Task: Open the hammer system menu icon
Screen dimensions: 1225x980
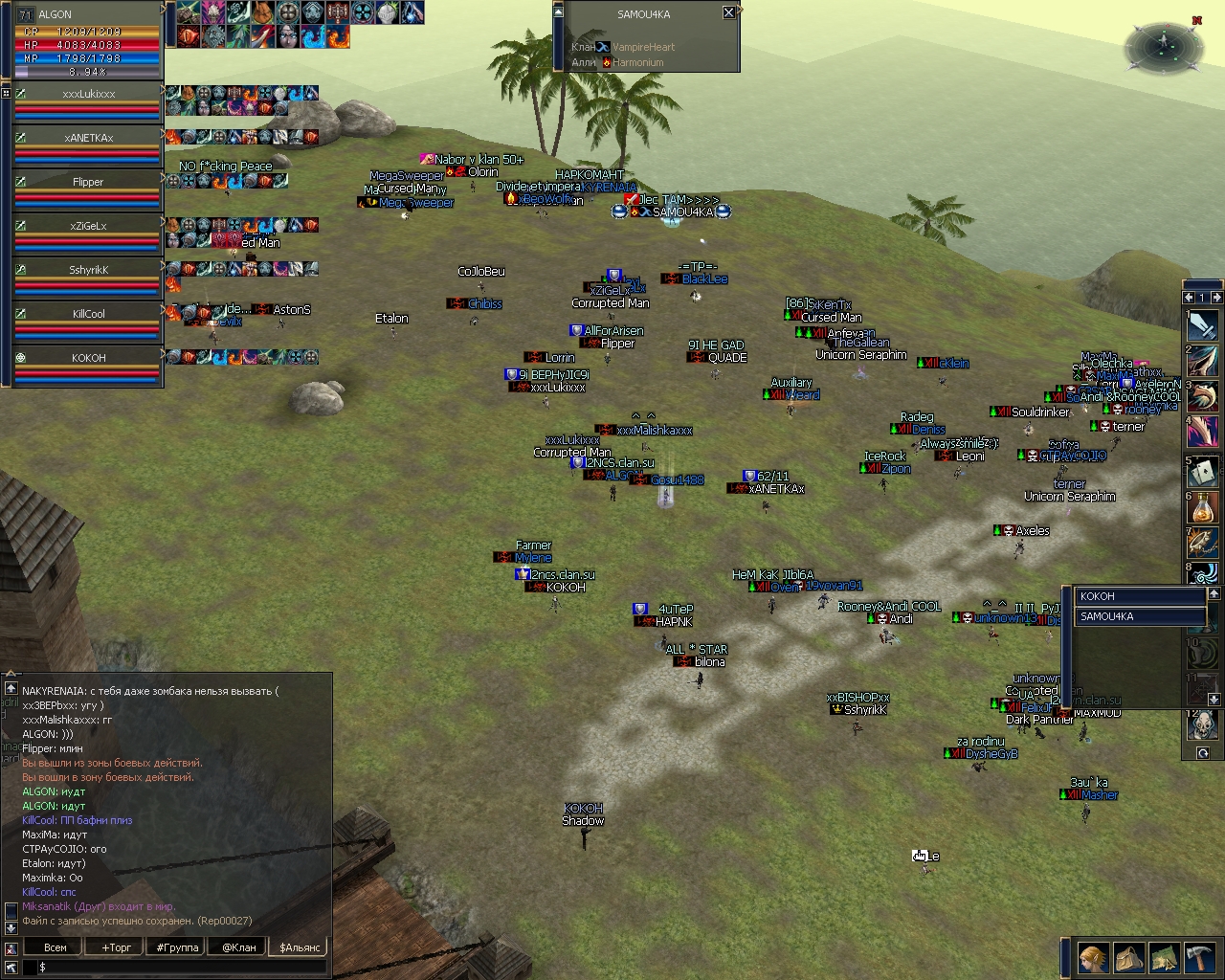Action: click(1199, 957)
